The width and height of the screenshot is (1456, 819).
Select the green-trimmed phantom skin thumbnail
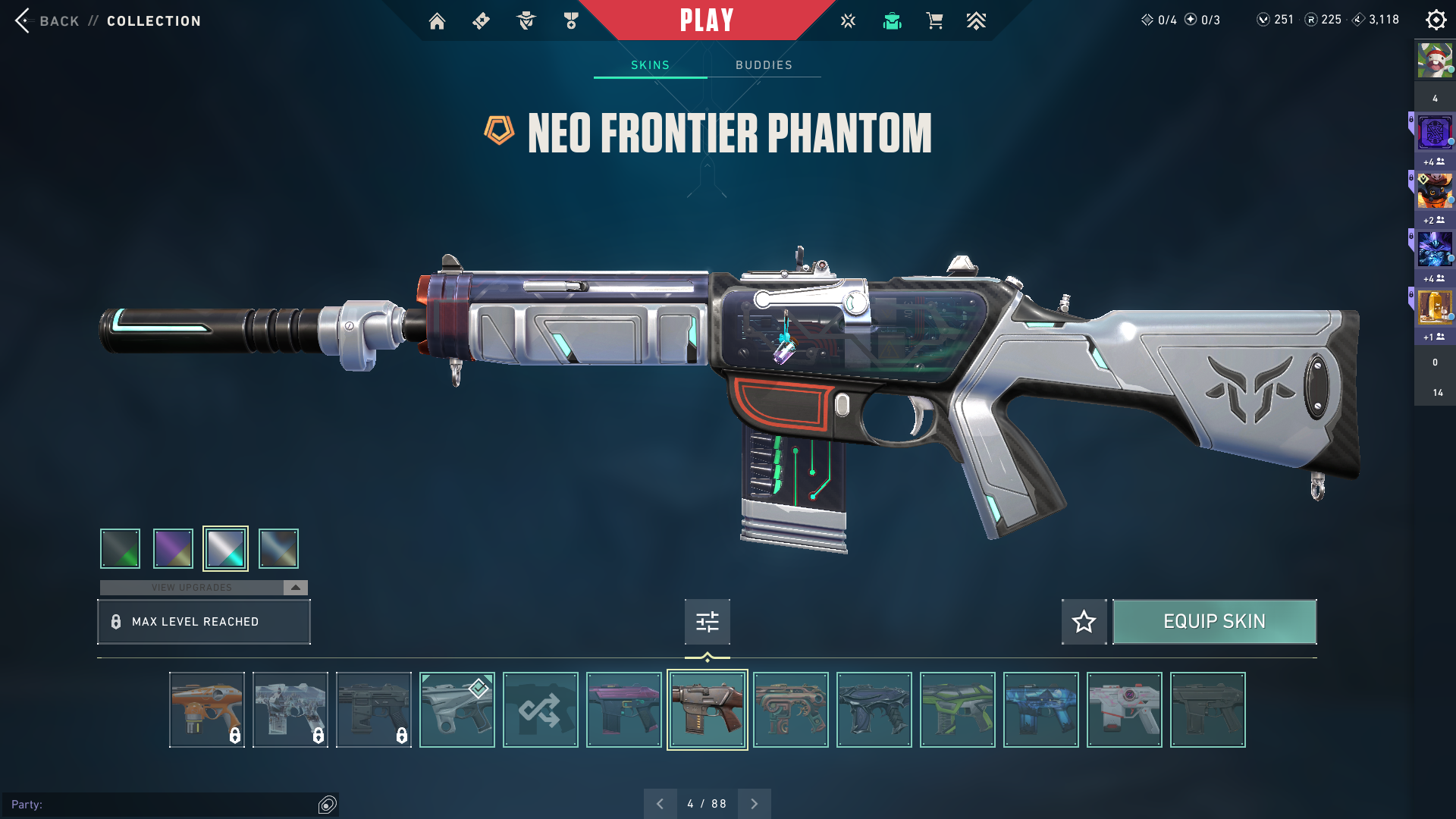958,710
